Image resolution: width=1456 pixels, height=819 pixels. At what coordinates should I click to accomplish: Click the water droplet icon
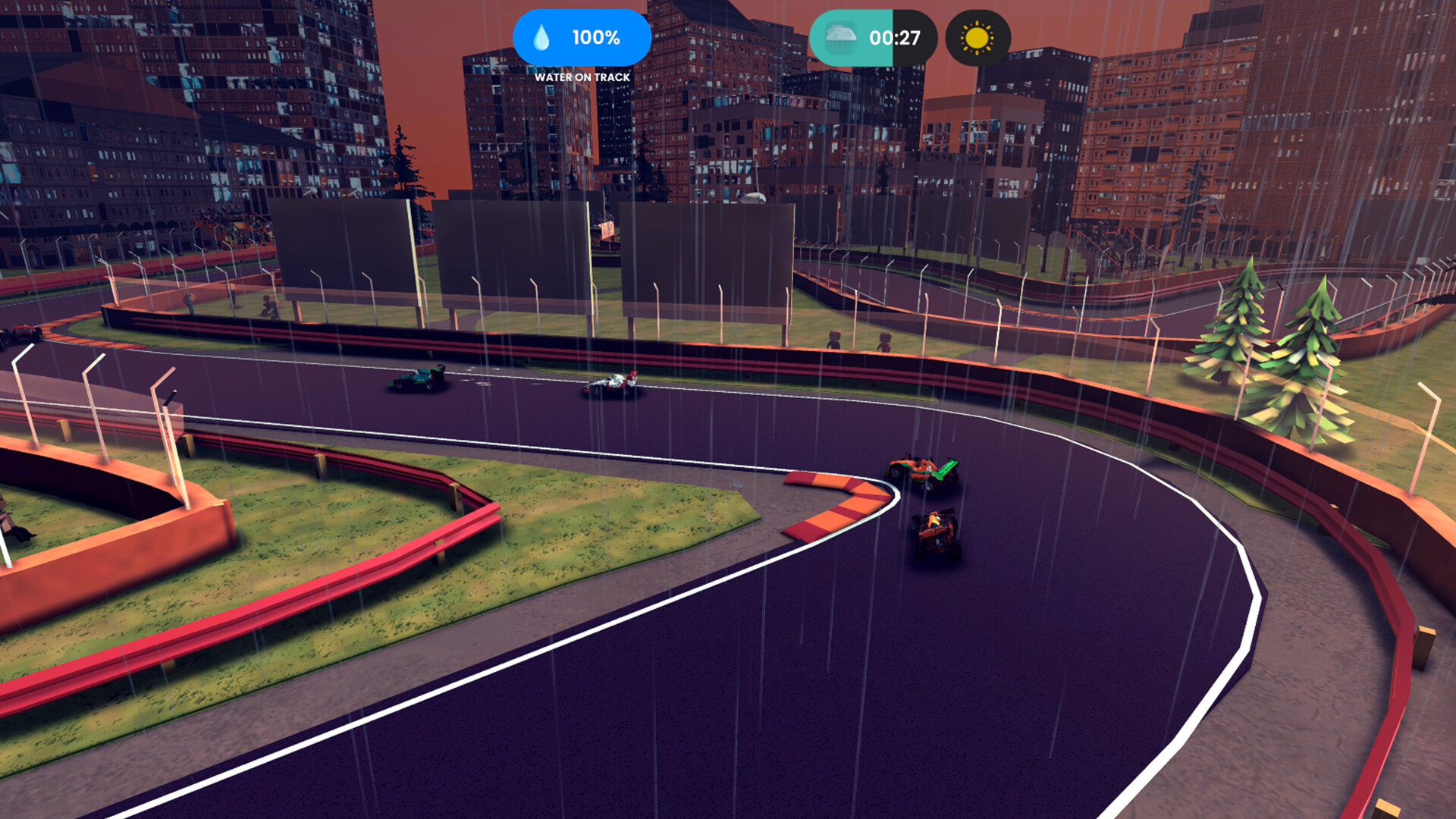point(543,36)
